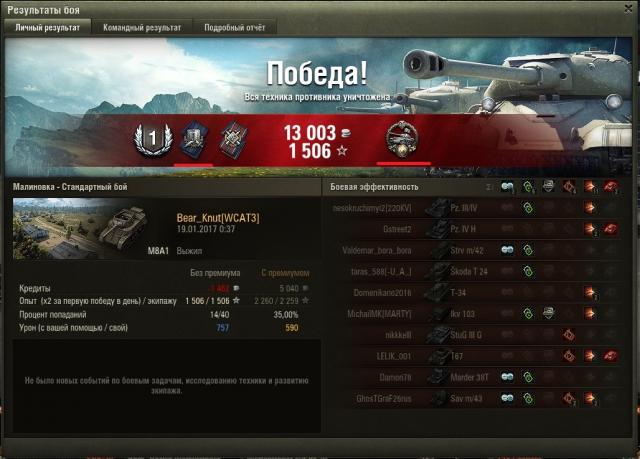
Task: Open the Подробный отчёт tab
Action: [x=237, y=28]
